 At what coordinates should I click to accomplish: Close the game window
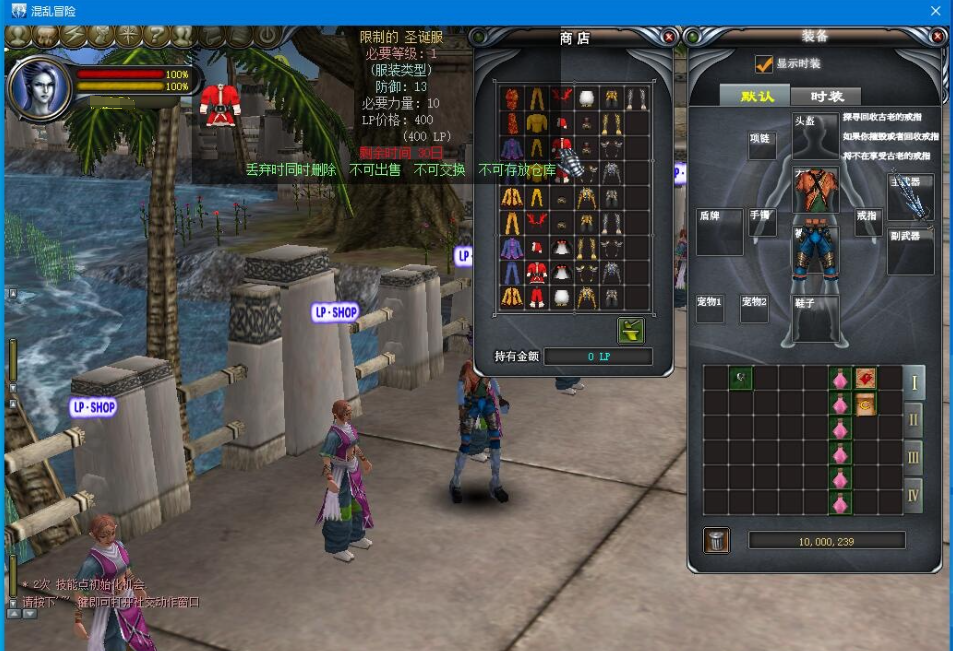pos(936,11)
